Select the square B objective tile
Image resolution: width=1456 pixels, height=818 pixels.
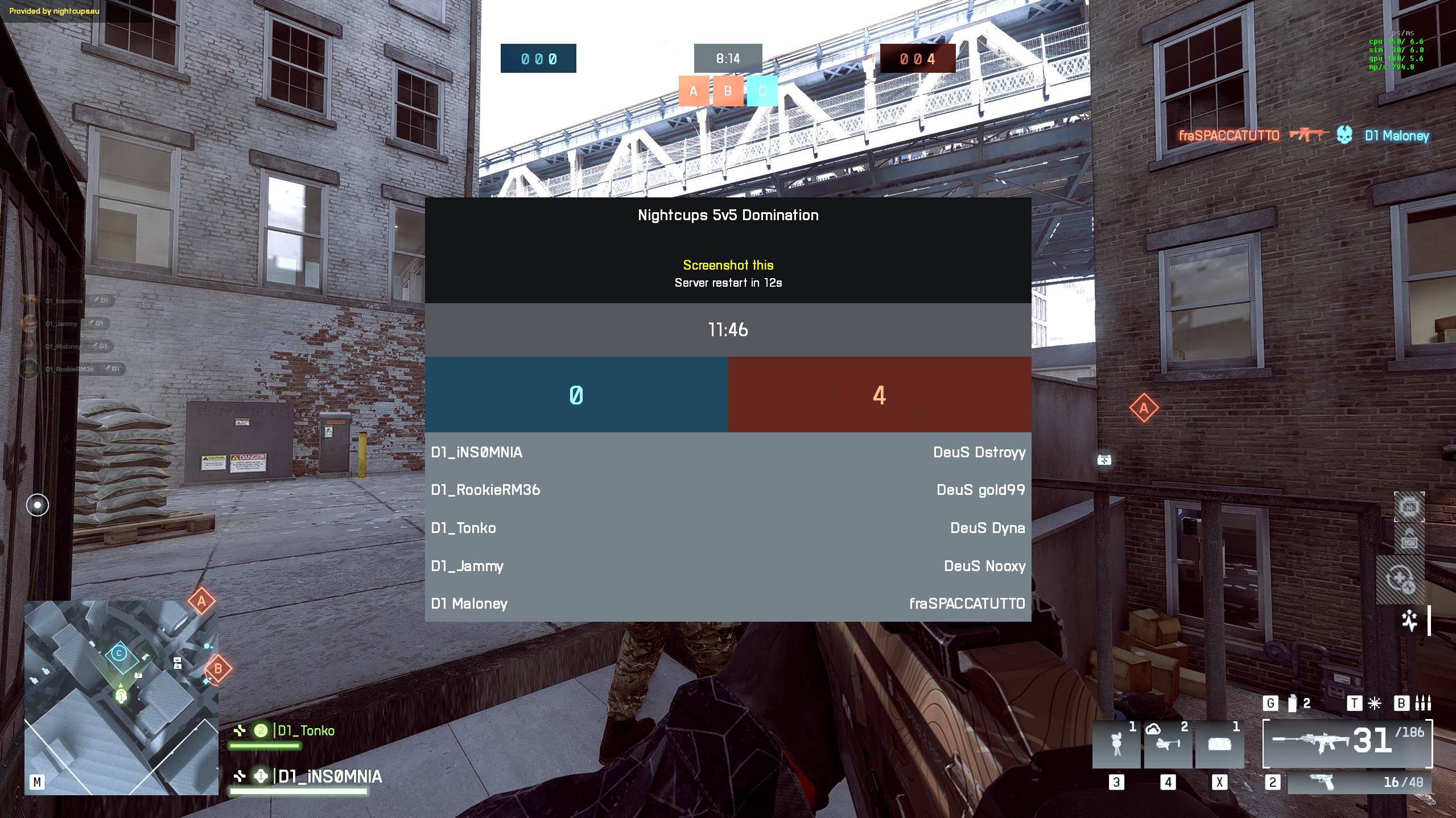(x=728, y=91)
